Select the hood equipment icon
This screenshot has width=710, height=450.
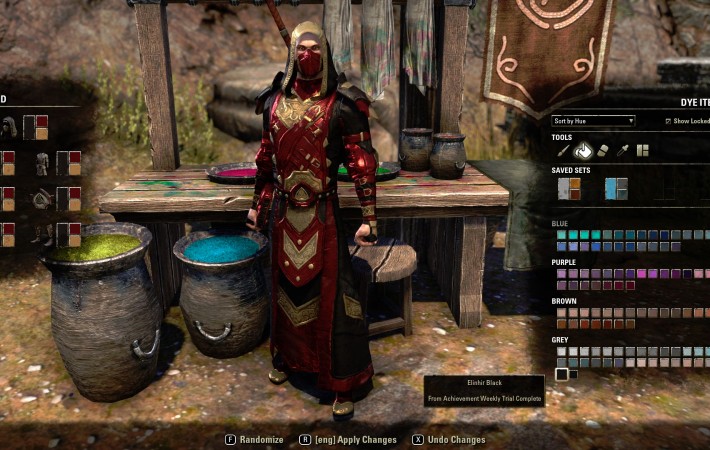[9, 127]
